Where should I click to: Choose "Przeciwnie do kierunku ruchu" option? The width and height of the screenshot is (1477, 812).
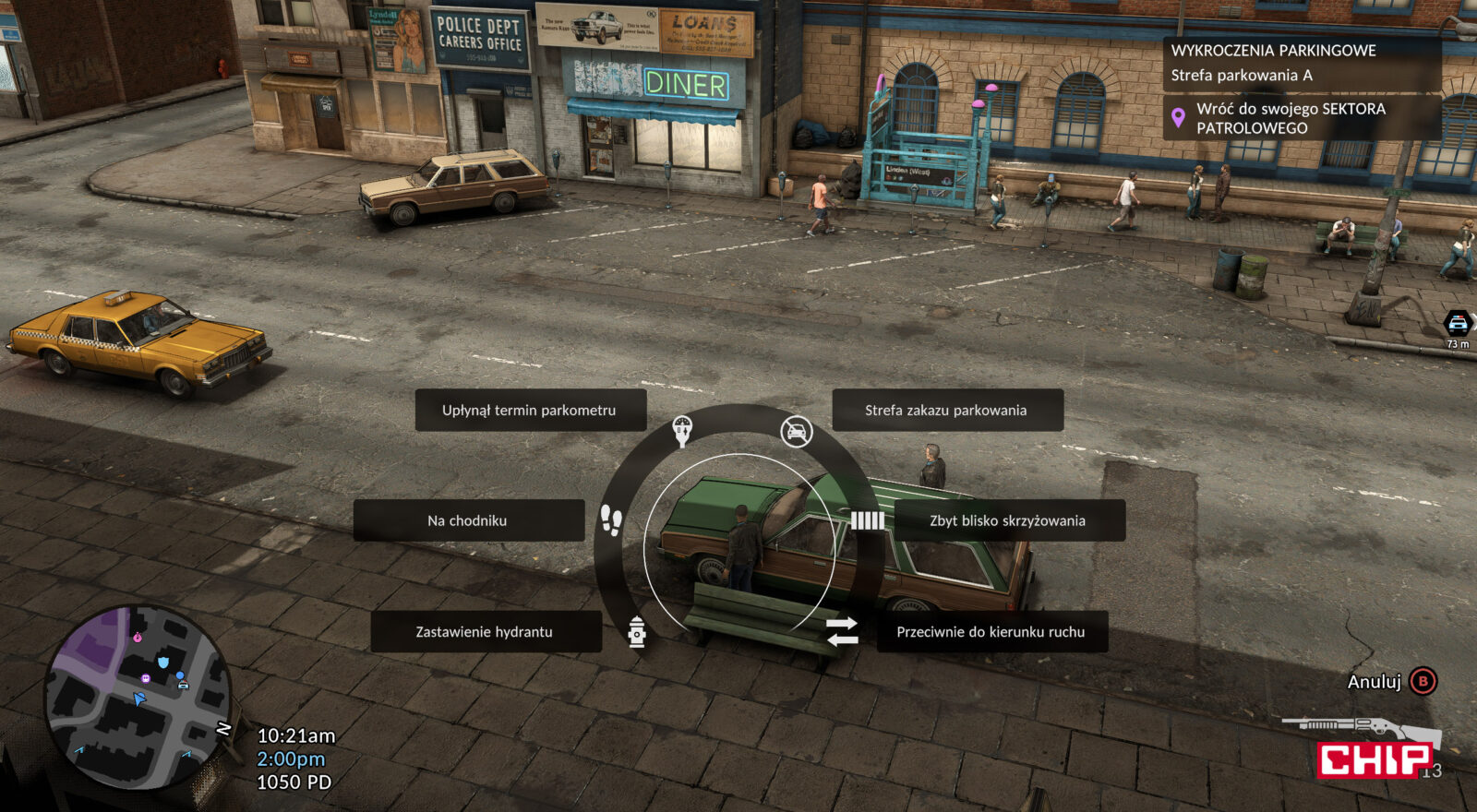(991, 632)
